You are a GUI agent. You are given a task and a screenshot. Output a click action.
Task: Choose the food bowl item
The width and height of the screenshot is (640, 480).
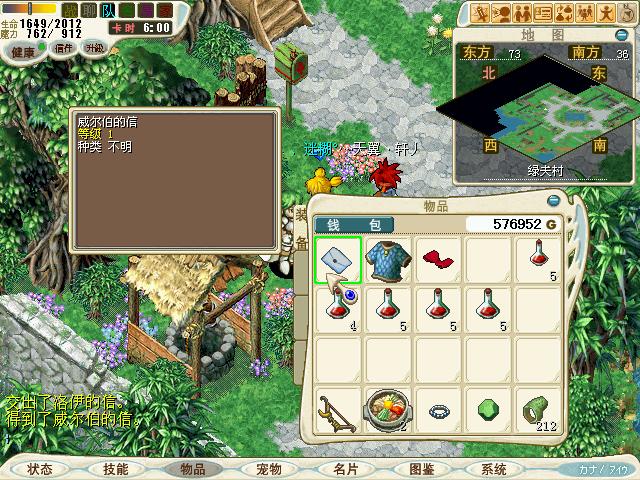[x=388, y=410]
